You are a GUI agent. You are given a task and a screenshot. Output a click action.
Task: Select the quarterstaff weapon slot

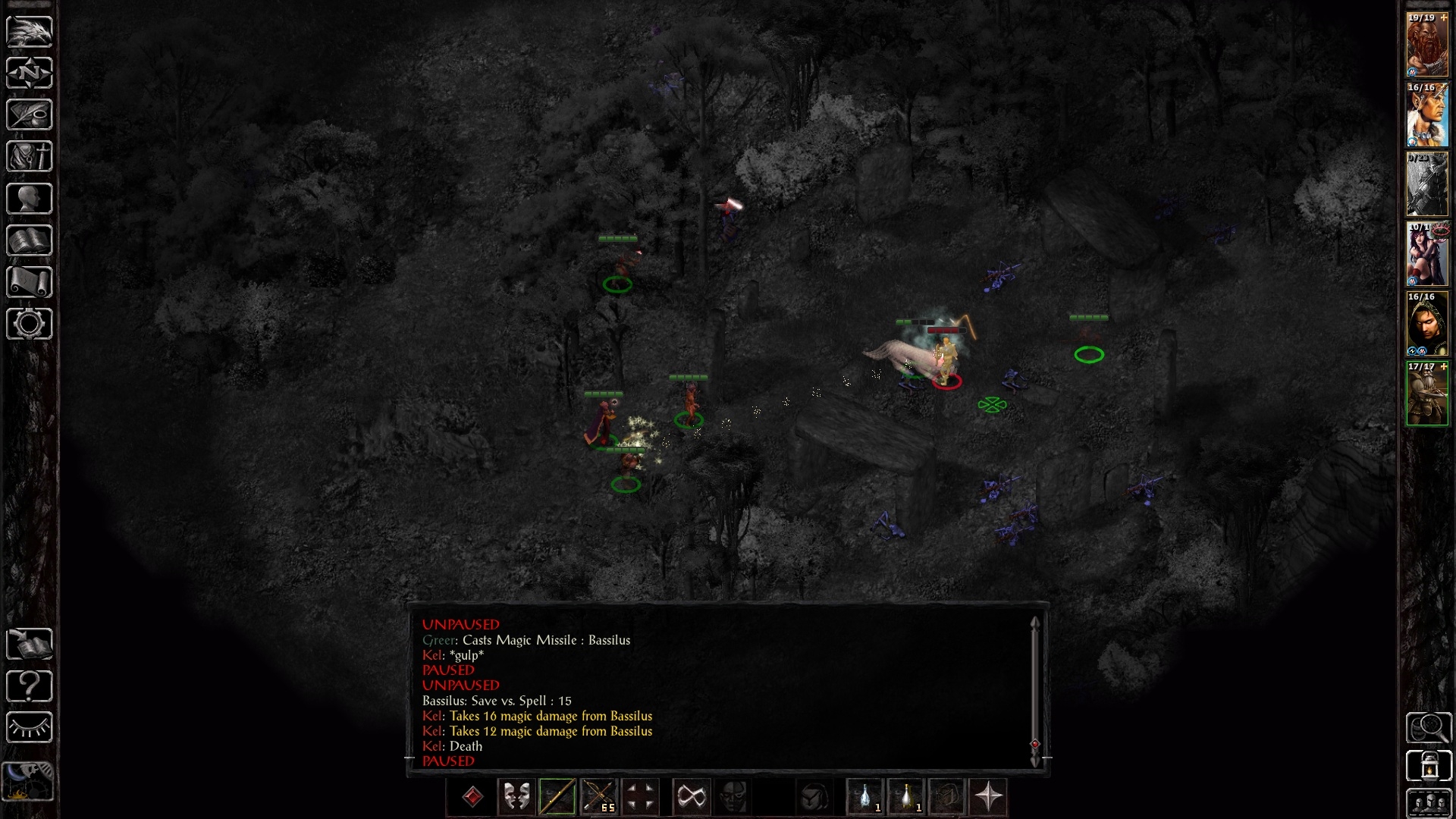coord(557,797)
